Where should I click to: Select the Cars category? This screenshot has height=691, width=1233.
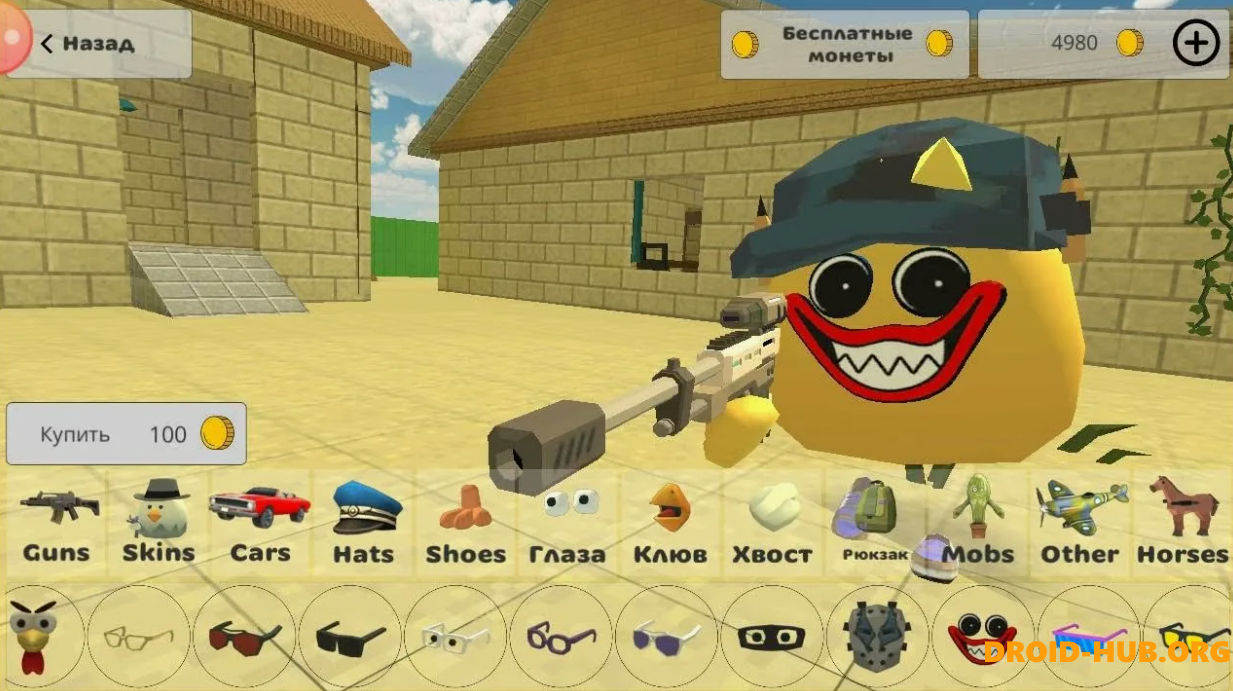[x=260, y=525]
